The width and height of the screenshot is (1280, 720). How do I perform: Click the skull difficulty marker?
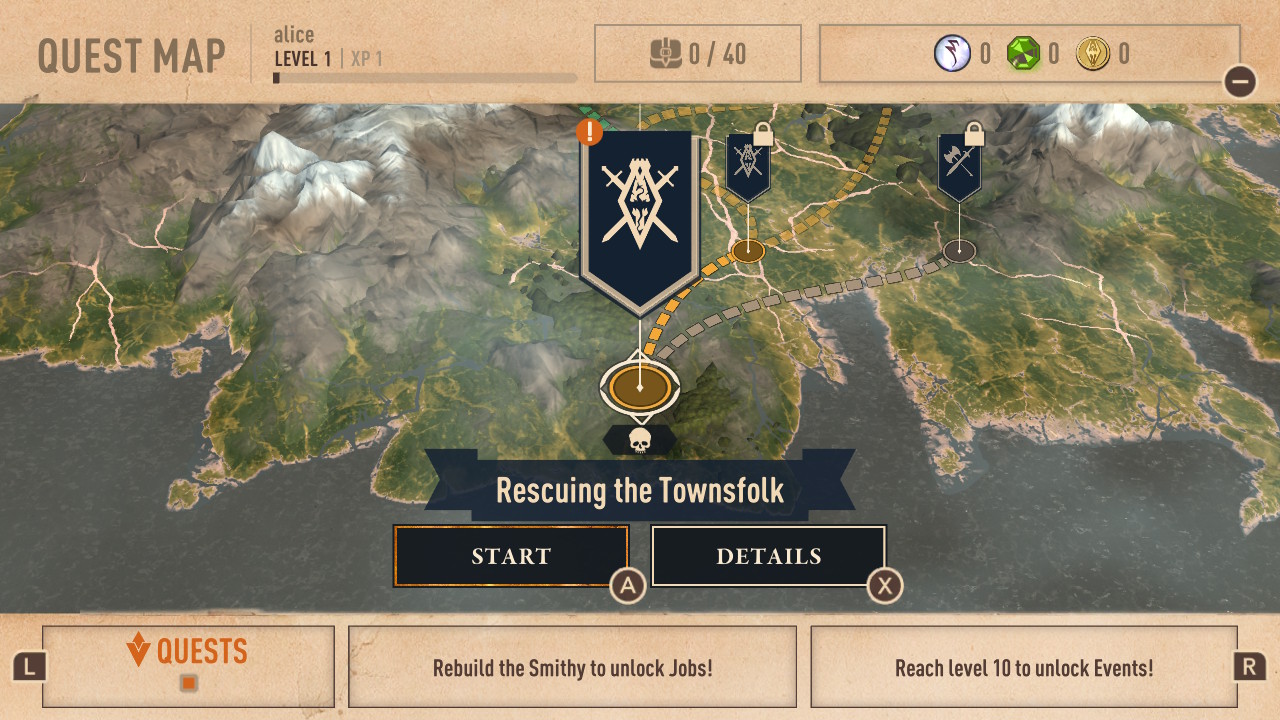pos(639,440)
